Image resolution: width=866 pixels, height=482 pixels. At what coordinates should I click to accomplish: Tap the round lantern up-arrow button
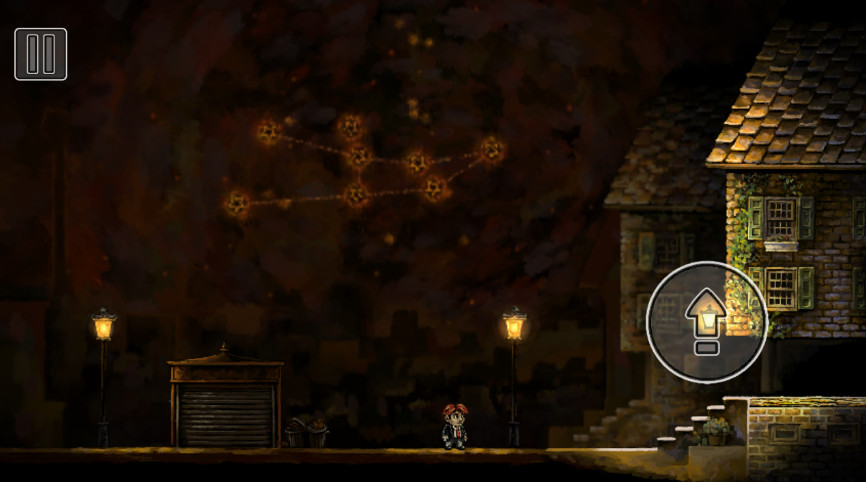coord(707,321)
